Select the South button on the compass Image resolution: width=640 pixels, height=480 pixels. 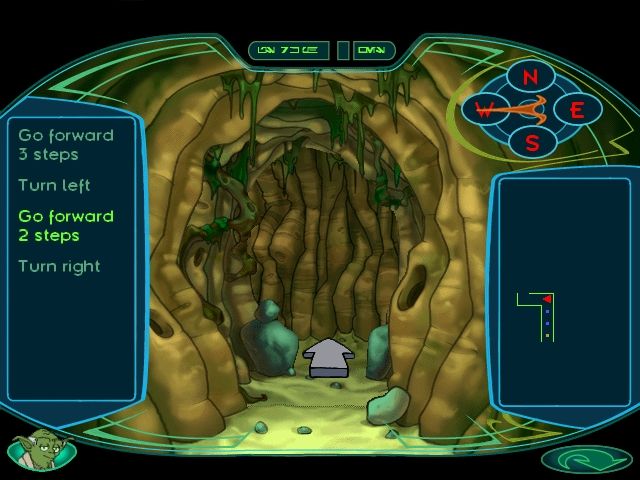click(x=532, y=142)
